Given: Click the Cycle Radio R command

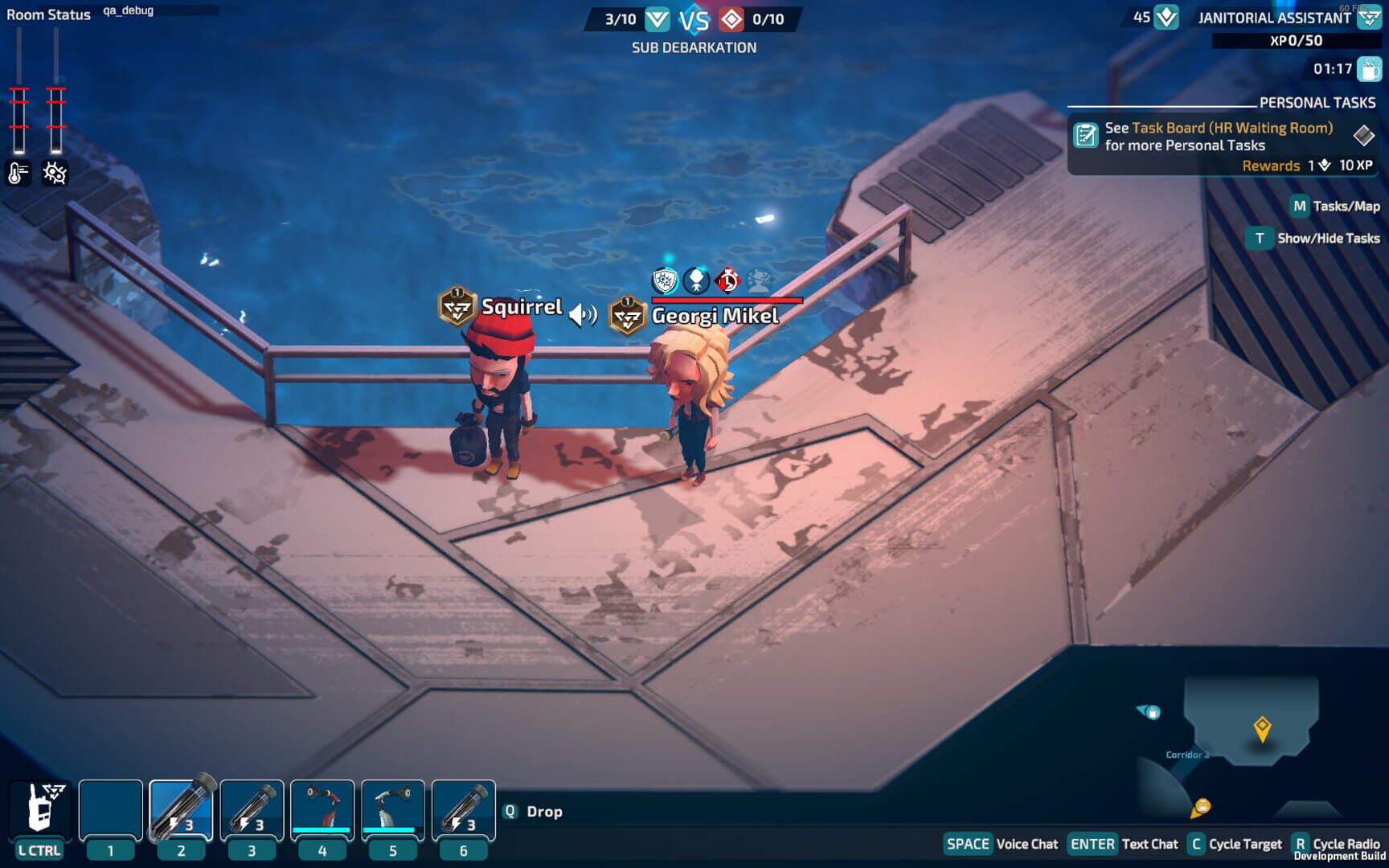Looking at the screenshot, I should point(1301,844).
